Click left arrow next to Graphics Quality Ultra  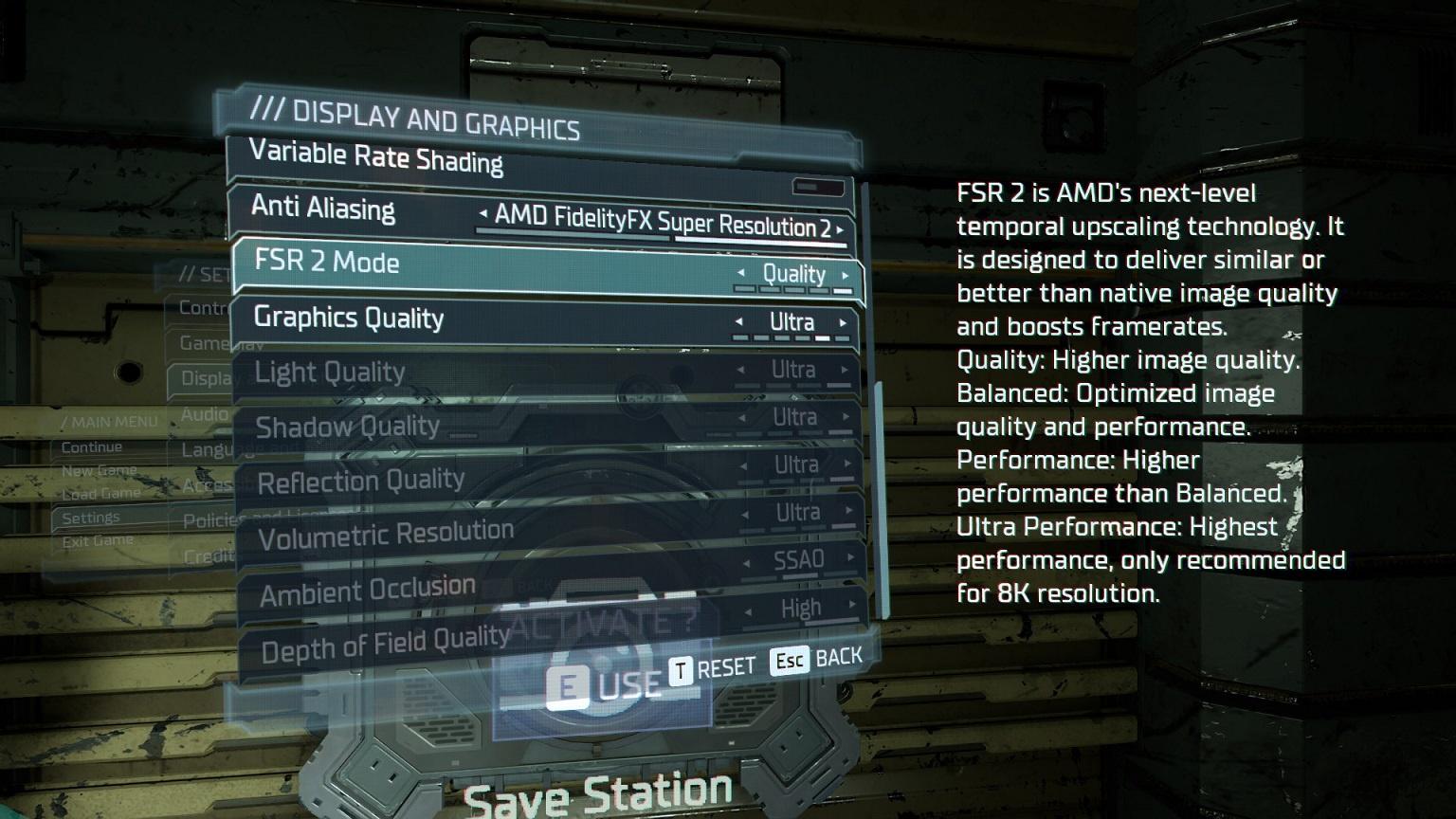tap(739, 321)
